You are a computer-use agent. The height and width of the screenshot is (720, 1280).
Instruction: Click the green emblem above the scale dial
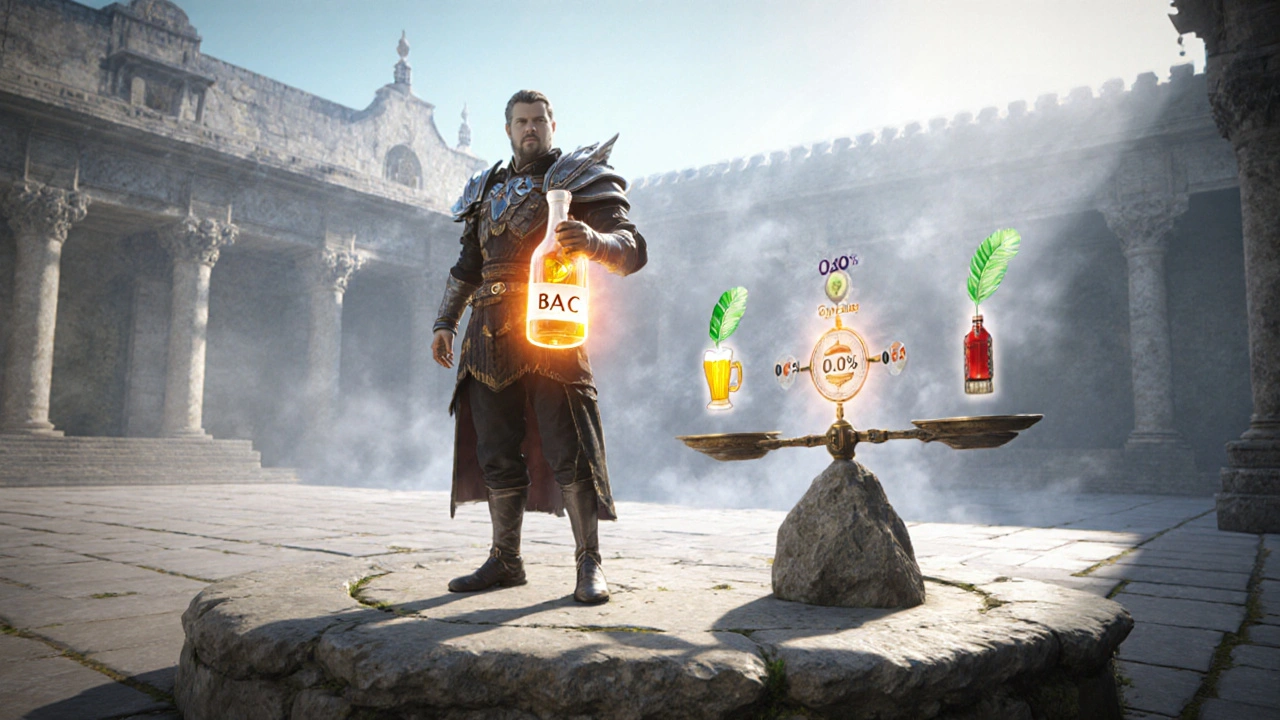(838, 287)
